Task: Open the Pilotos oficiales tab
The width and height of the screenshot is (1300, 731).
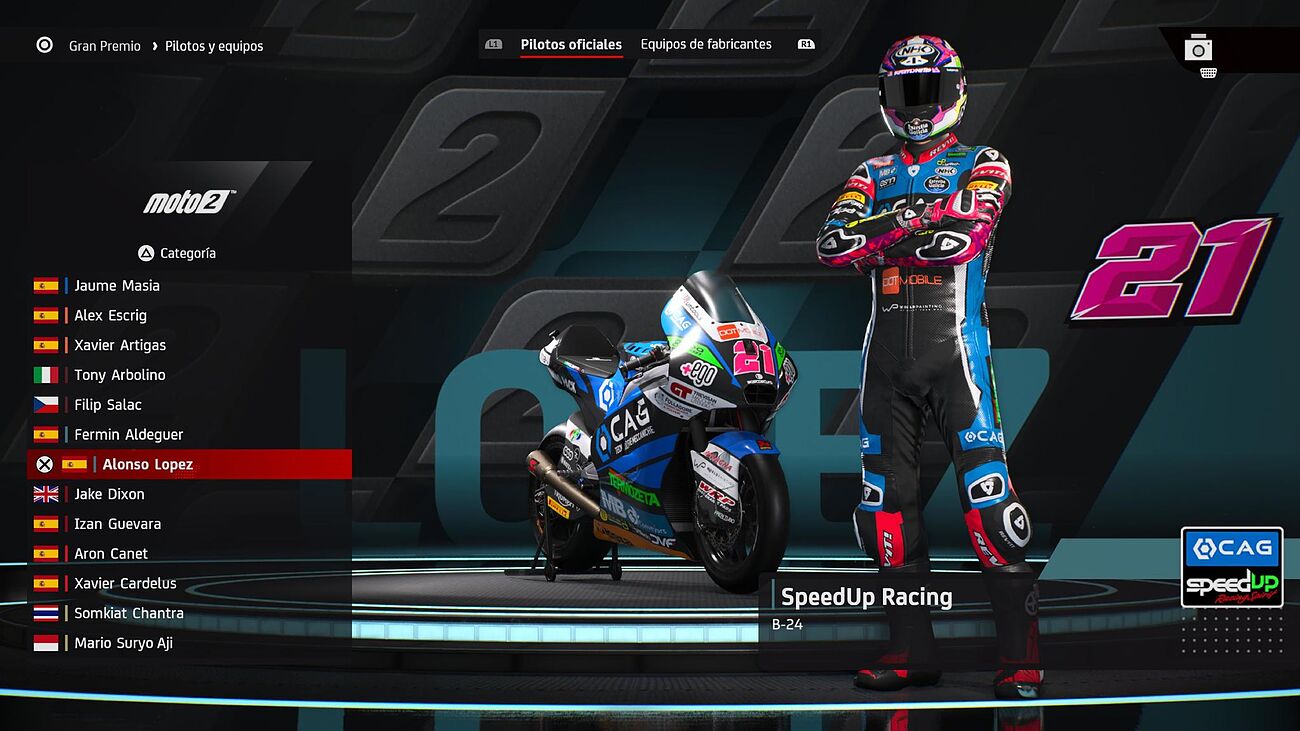Action: click(571, 44)
